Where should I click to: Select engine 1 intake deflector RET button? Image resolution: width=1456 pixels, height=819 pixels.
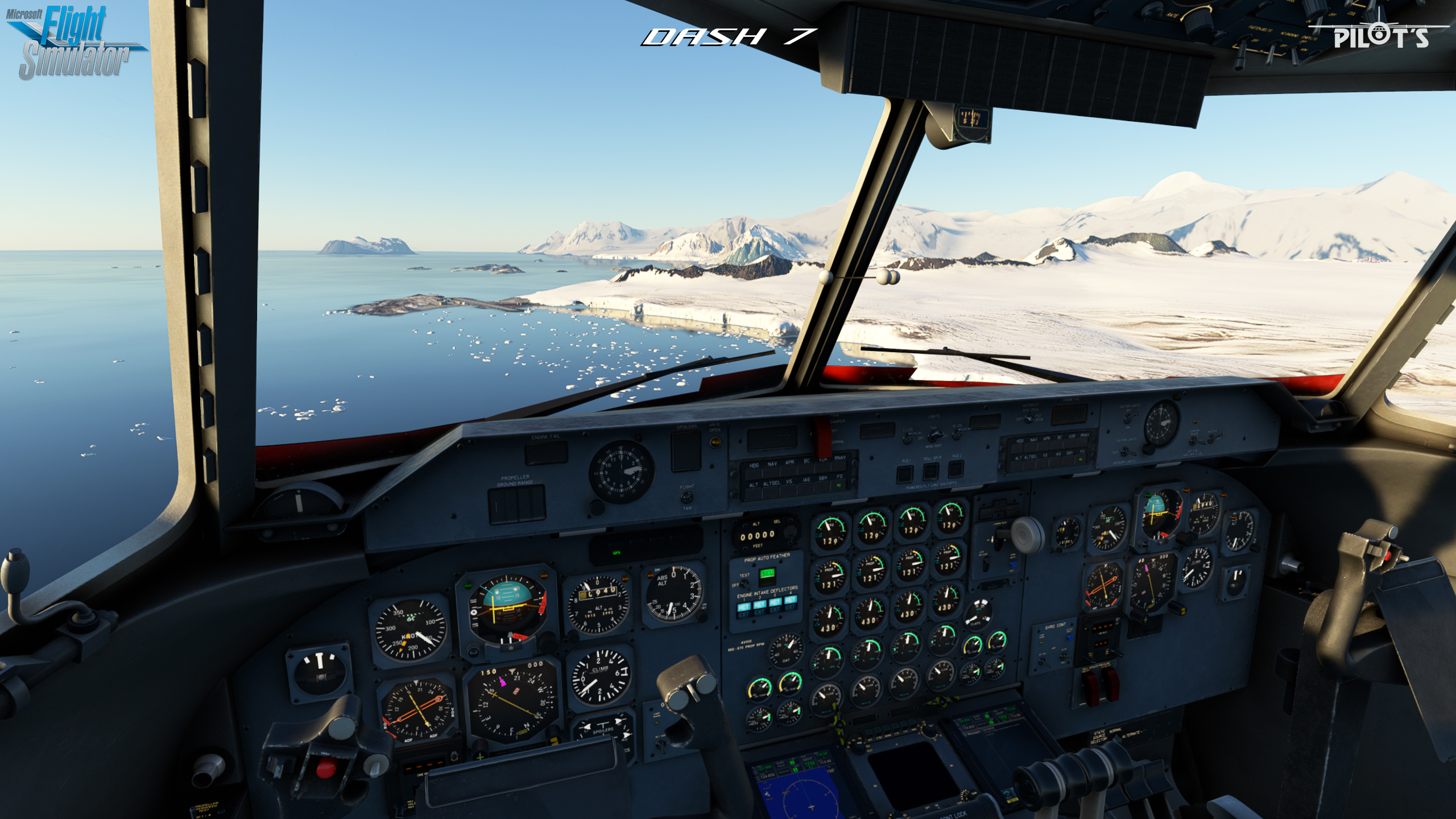[743, 606]
